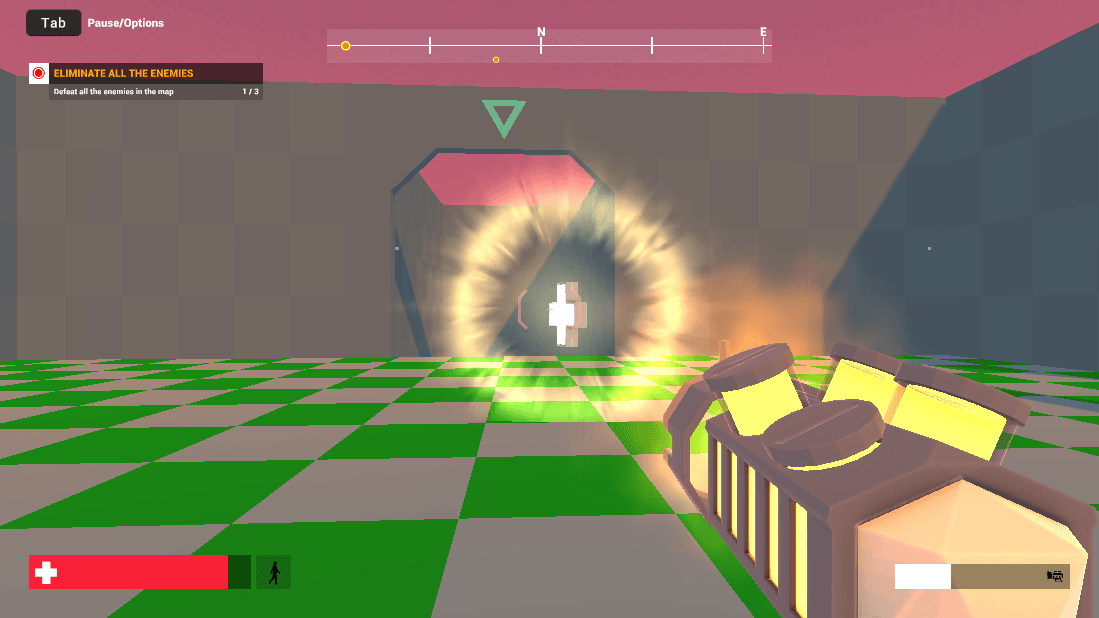Click the compass bar heading strip
Viewport: 1099px width, 618px height.
click(549, 46)
